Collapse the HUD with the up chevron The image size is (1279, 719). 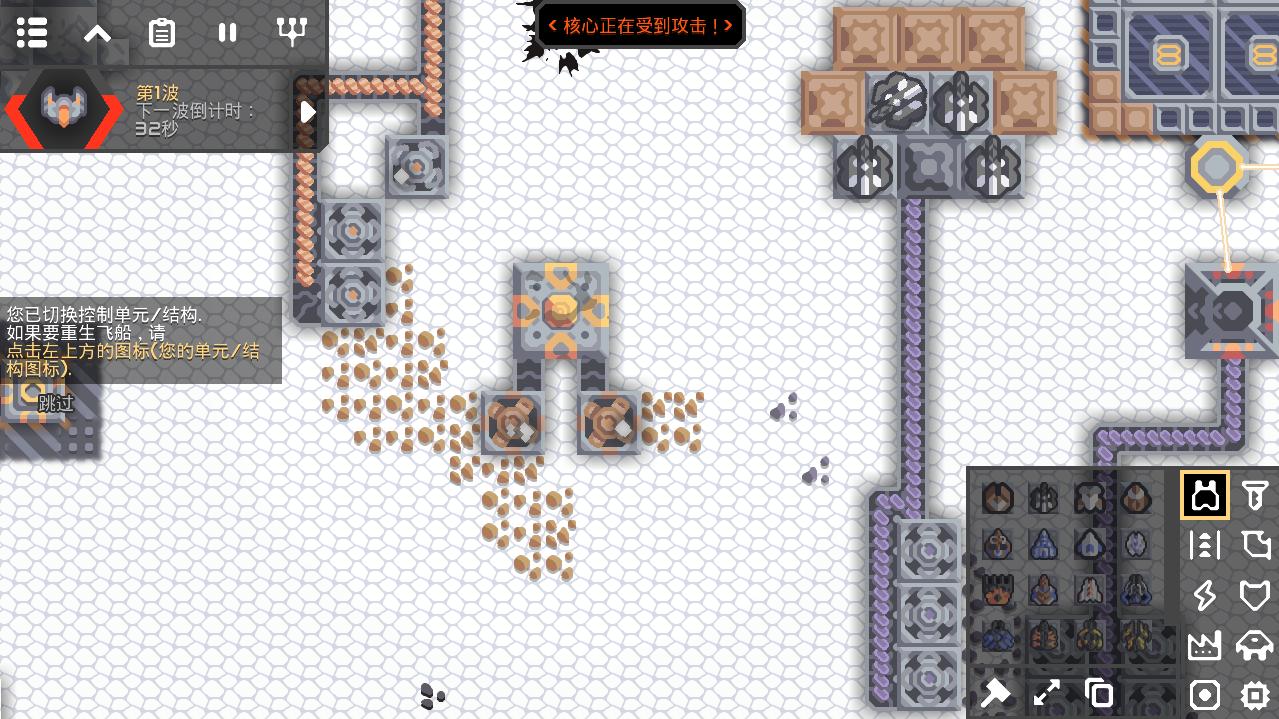(x=97, y=33)
